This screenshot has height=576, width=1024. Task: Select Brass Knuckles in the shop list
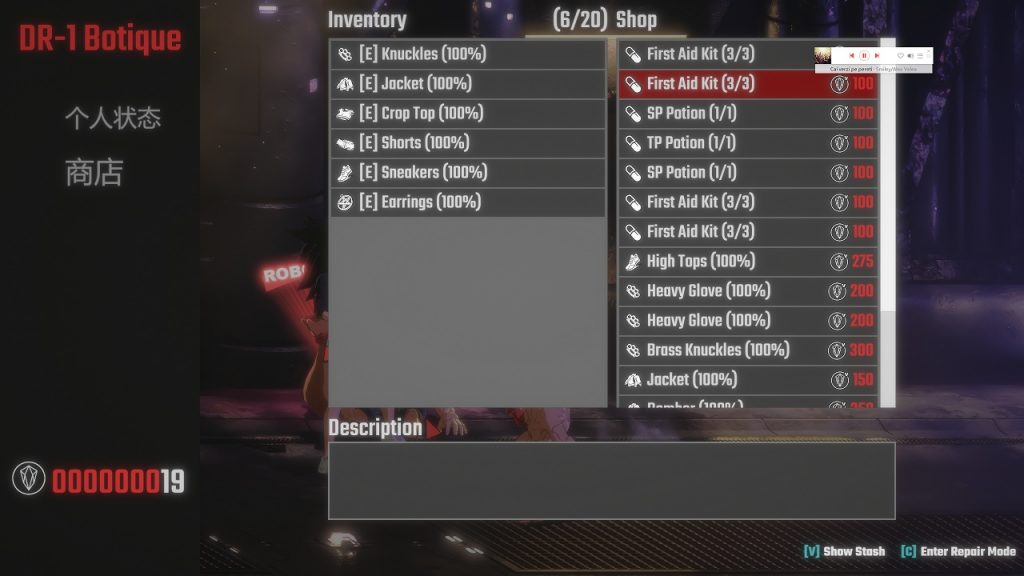[747, 350]
